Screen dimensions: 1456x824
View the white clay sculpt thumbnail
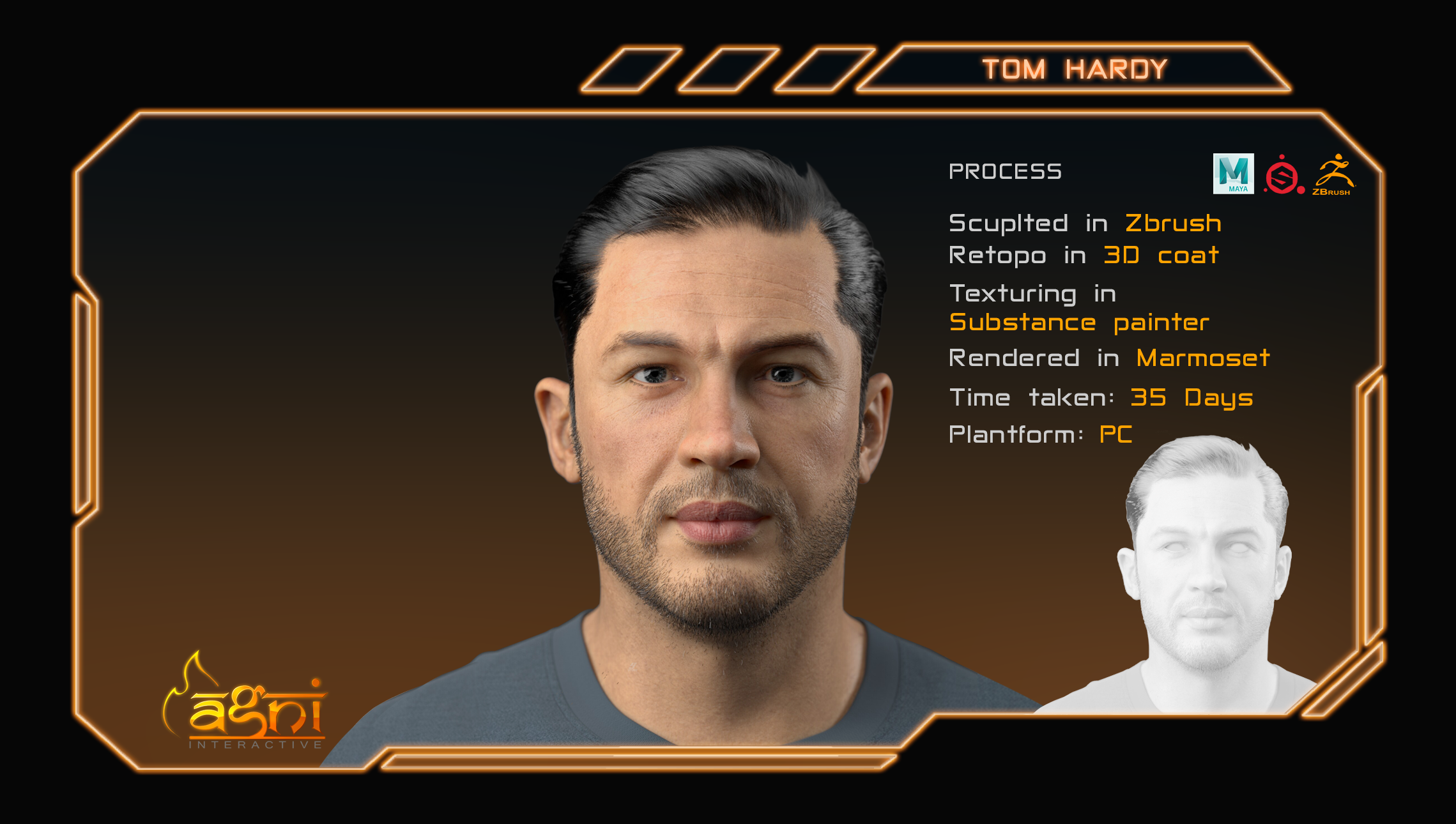click(x=1204, y=575)
